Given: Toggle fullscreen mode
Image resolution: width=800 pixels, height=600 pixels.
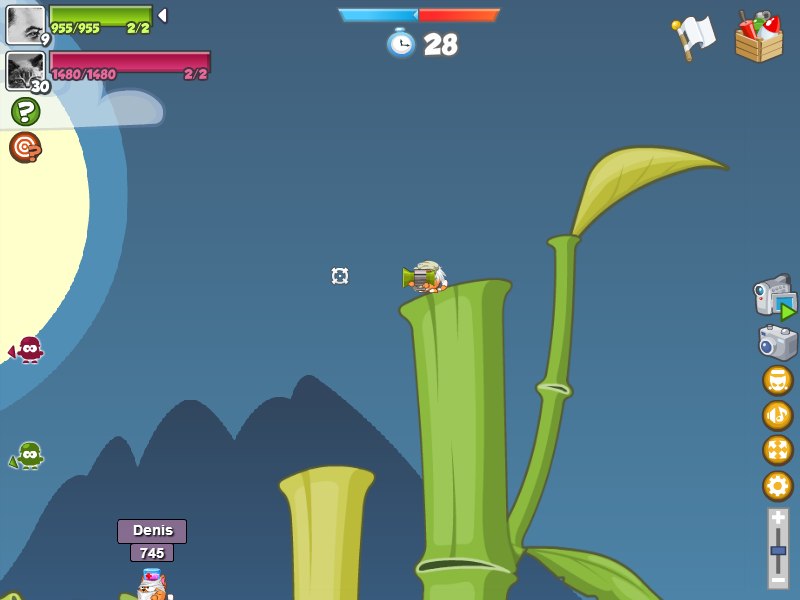Looking at the screenshot, I should pos(777,450).
